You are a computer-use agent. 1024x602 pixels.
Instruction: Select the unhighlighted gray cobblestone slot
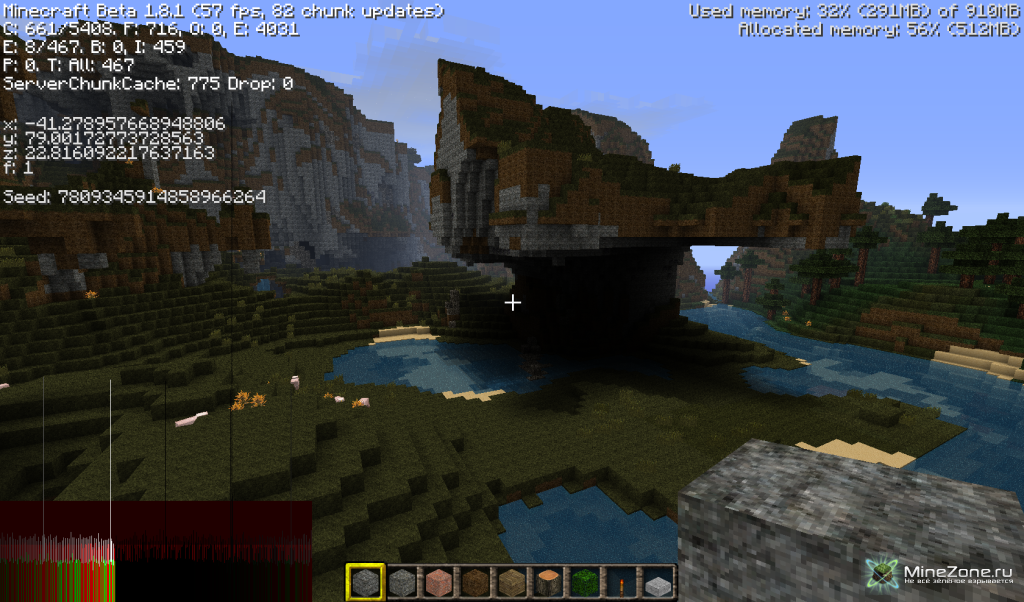click(401, 583)
